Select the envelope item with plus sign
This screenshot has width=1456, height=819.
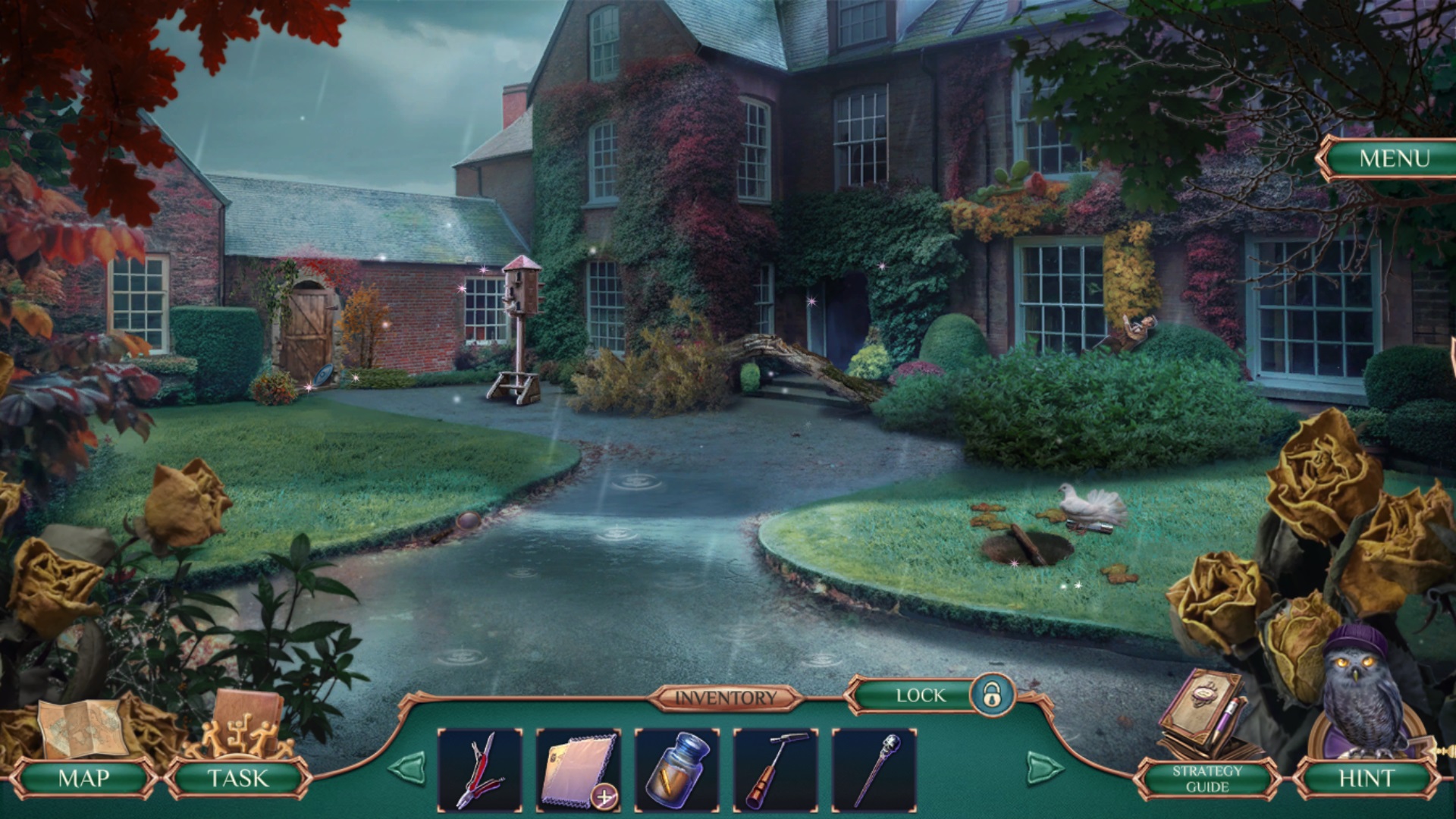click(578, 770)
